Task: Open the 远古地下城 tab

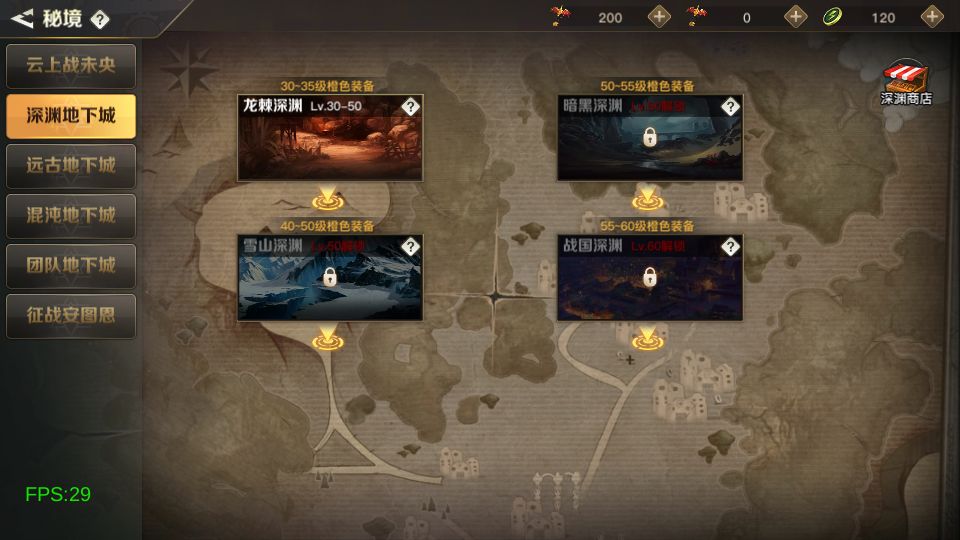Action: click(x=70, y=166)
